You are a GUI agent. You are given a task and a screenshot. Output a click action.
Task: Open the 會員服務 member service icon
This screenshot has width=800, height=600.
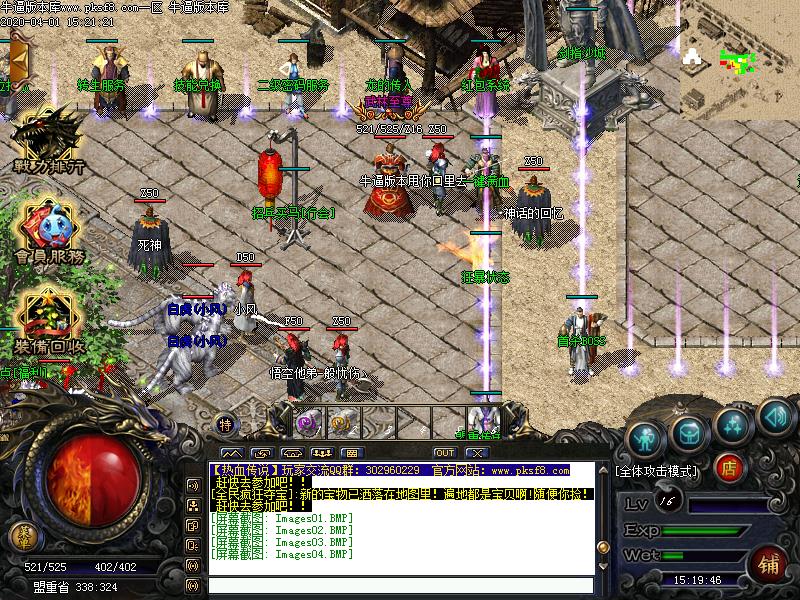tap(48, 230)
